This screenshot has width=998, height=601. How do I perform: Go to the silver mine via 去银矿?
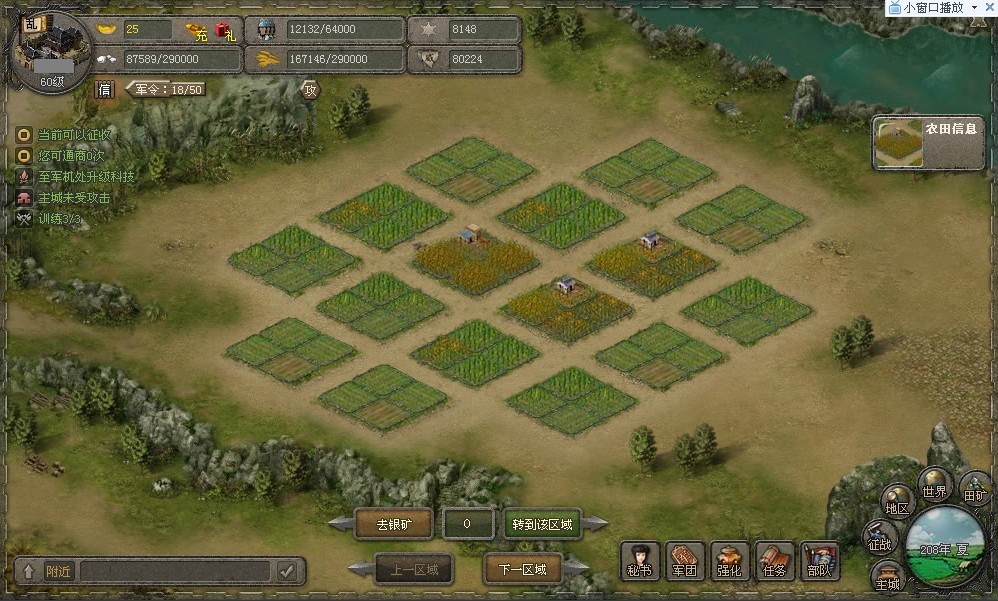pyautogui.click(x=394, y=523)
